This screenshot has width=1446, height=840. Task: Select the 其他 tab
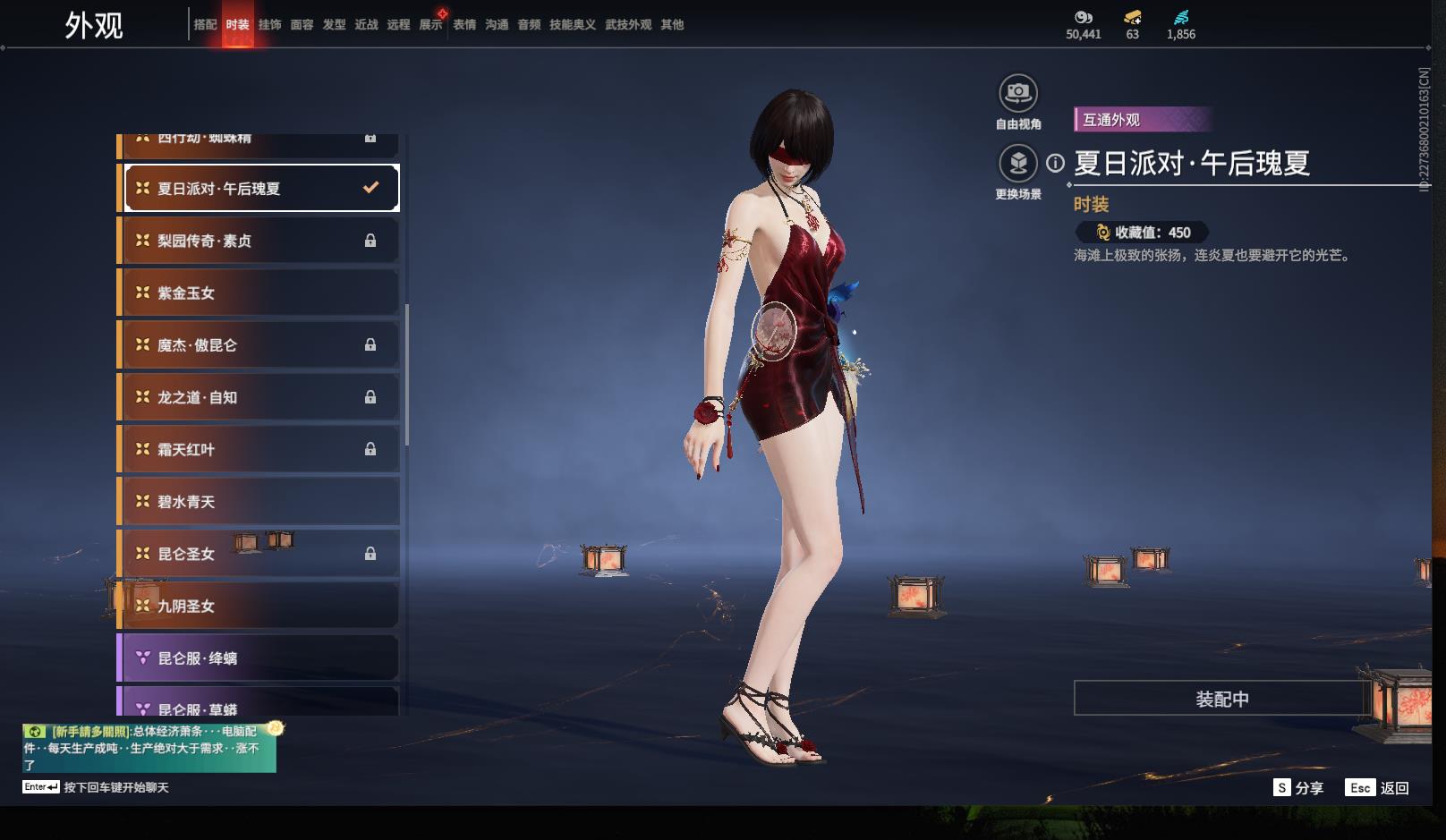coord(672,25)
